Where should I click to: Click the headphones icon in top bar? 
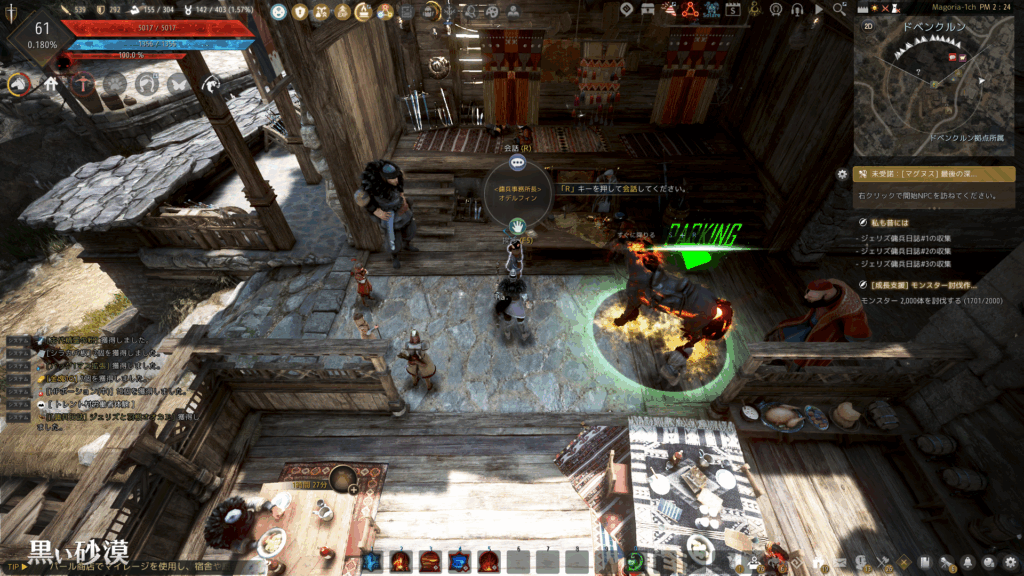pyautogui.click(x=797, y=11)
